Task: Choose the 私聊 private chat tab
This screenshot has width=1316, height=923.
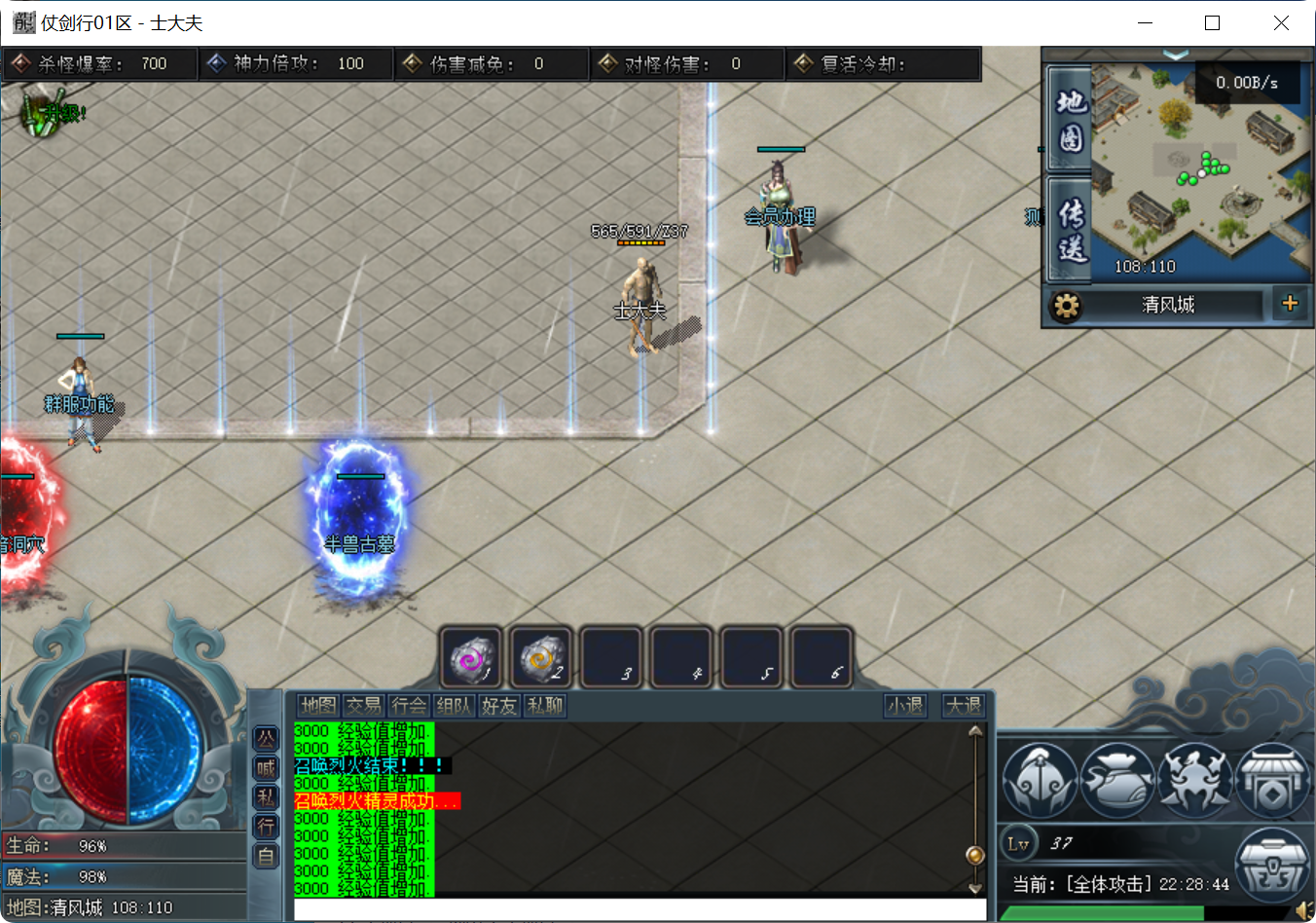Action: click(544, 706)
